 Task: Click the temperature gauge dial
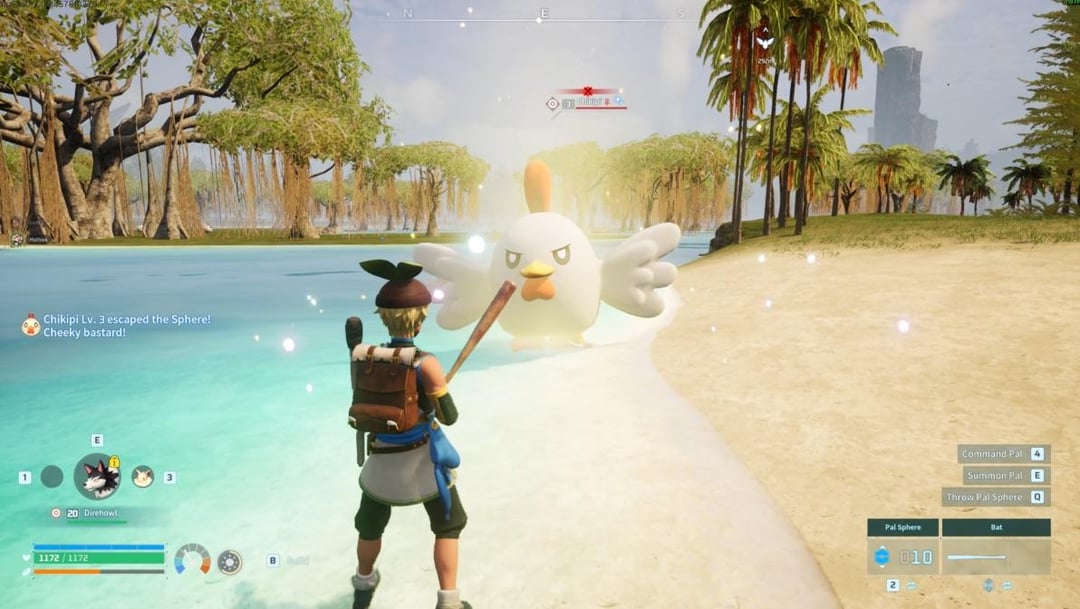(x=192, y=560)
